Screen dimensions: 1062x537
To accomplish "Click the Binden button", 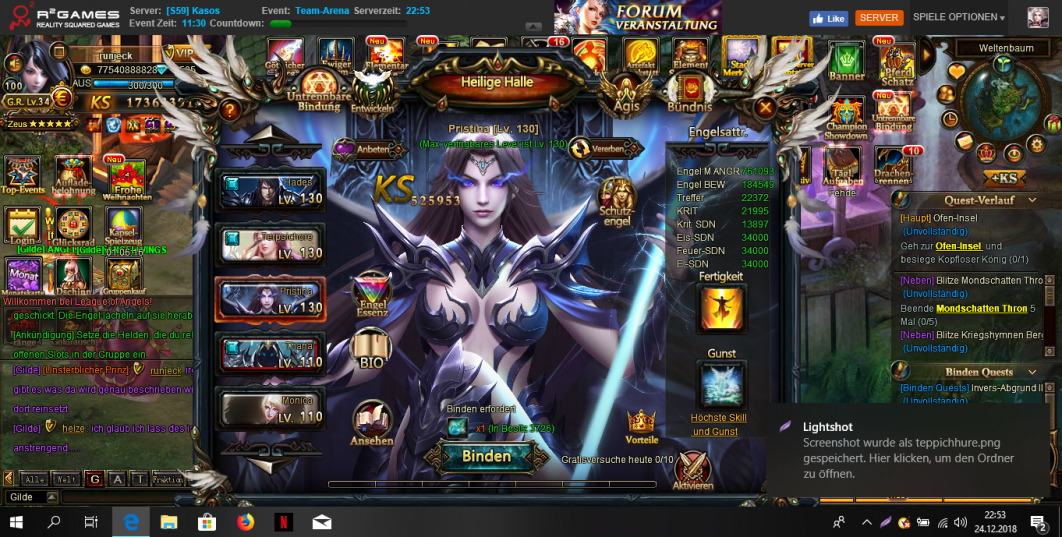I will pos(486,456).
